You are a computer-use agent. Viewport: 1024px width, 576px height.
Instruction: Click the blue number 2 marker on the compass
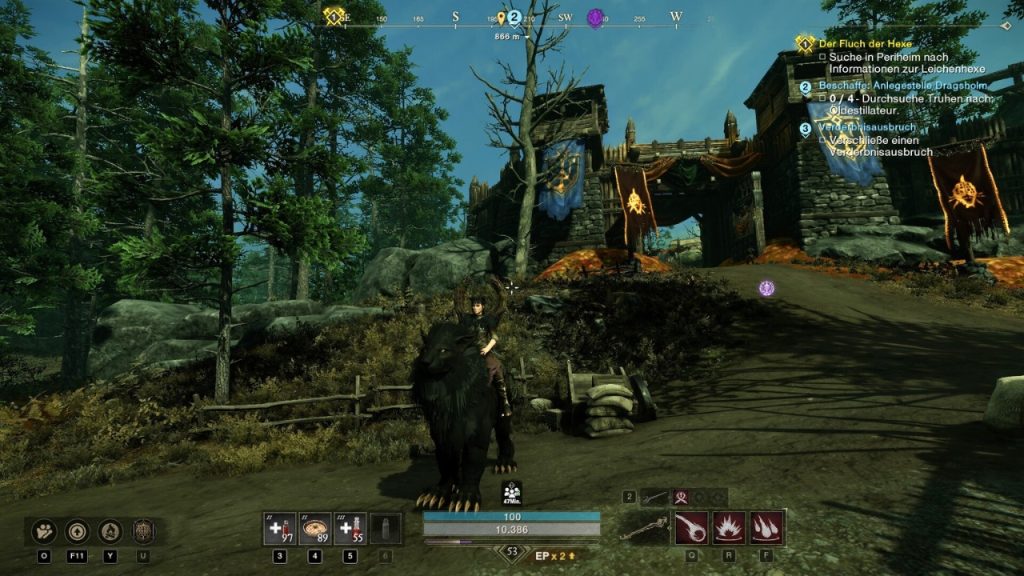pos(514,17)
